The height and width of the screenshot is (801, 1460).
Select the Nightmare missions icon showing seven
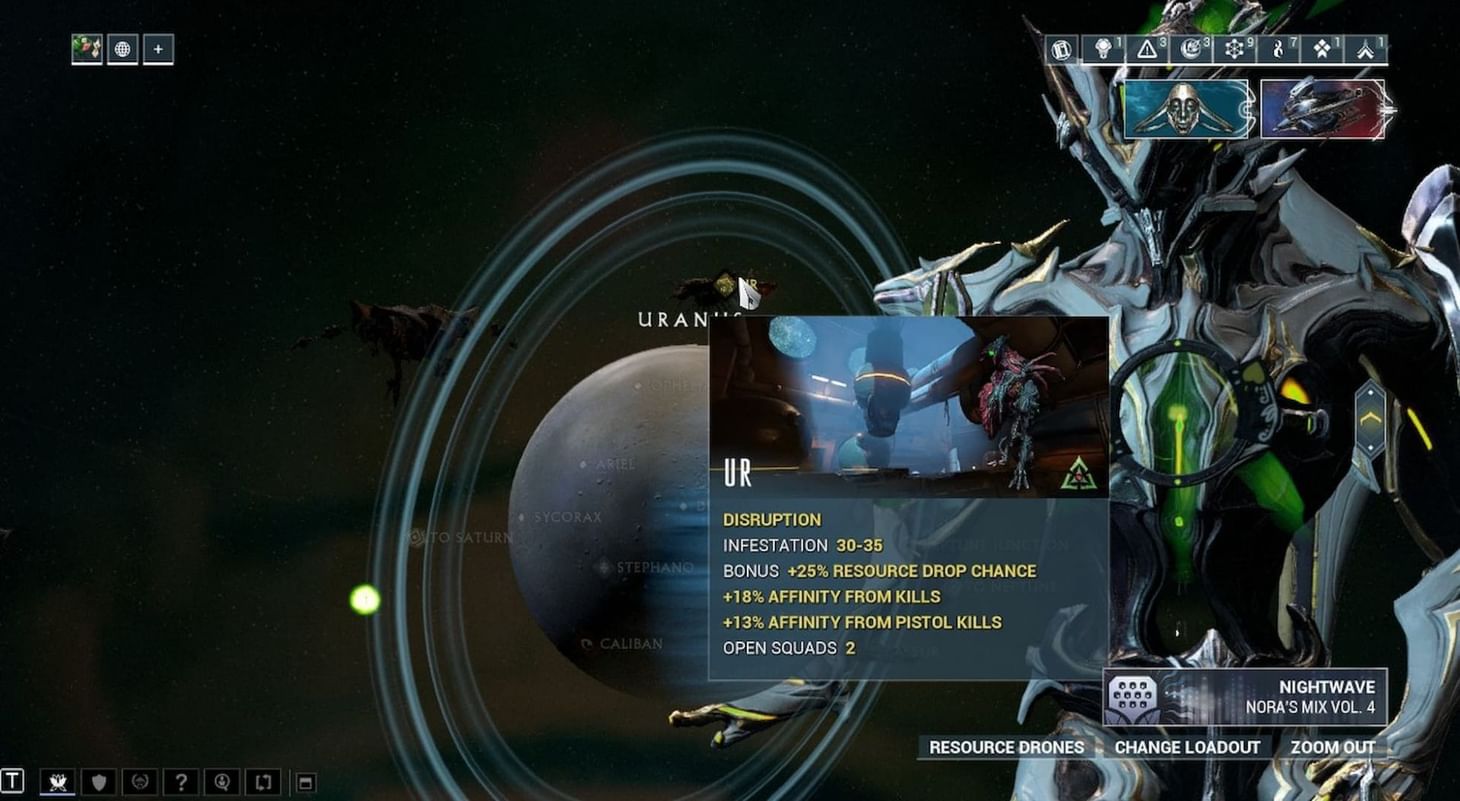click(1277, 47)
